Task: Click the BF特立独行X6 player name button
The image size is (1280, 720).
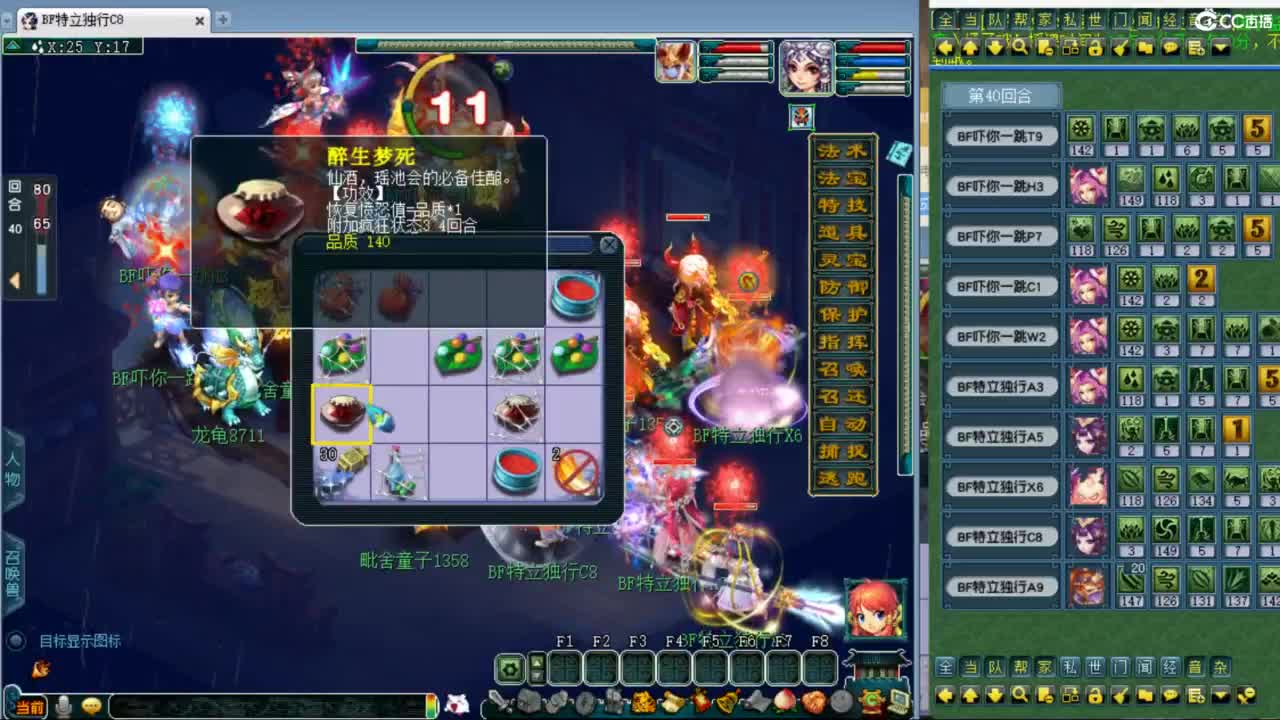Action: (x=1001, y=486)
